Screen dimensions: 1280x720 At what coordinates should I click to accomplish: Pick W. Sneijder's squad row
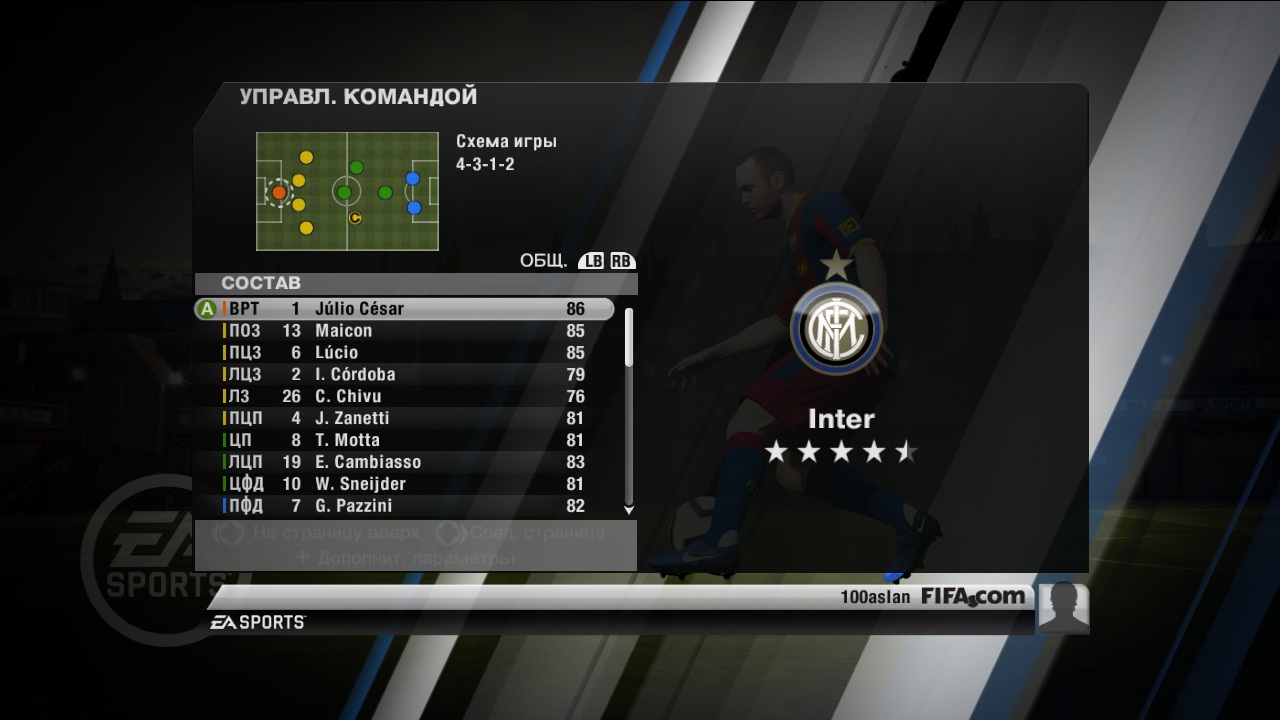[404, 484]
